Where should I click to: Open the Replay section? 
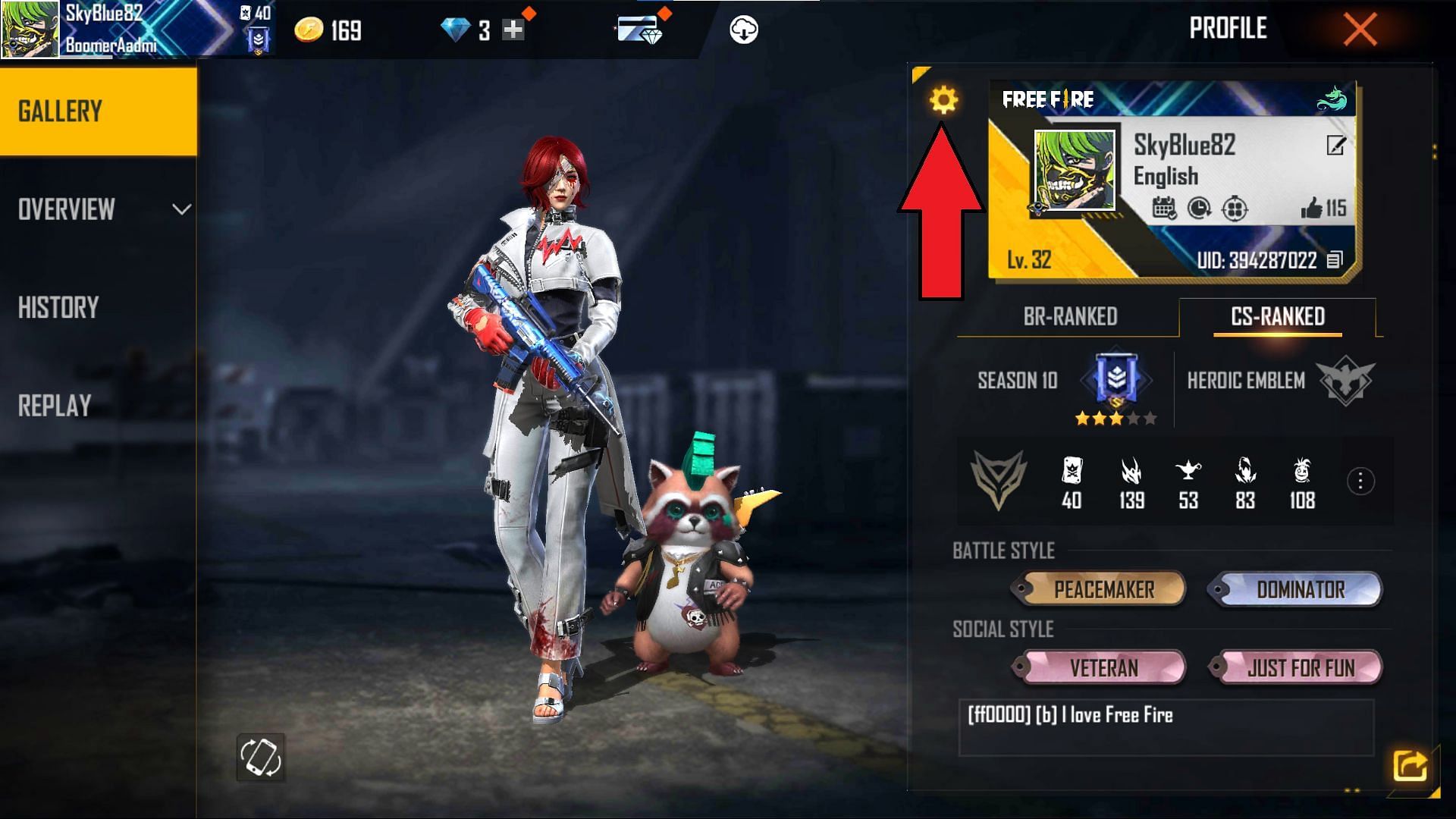point(55,406)
